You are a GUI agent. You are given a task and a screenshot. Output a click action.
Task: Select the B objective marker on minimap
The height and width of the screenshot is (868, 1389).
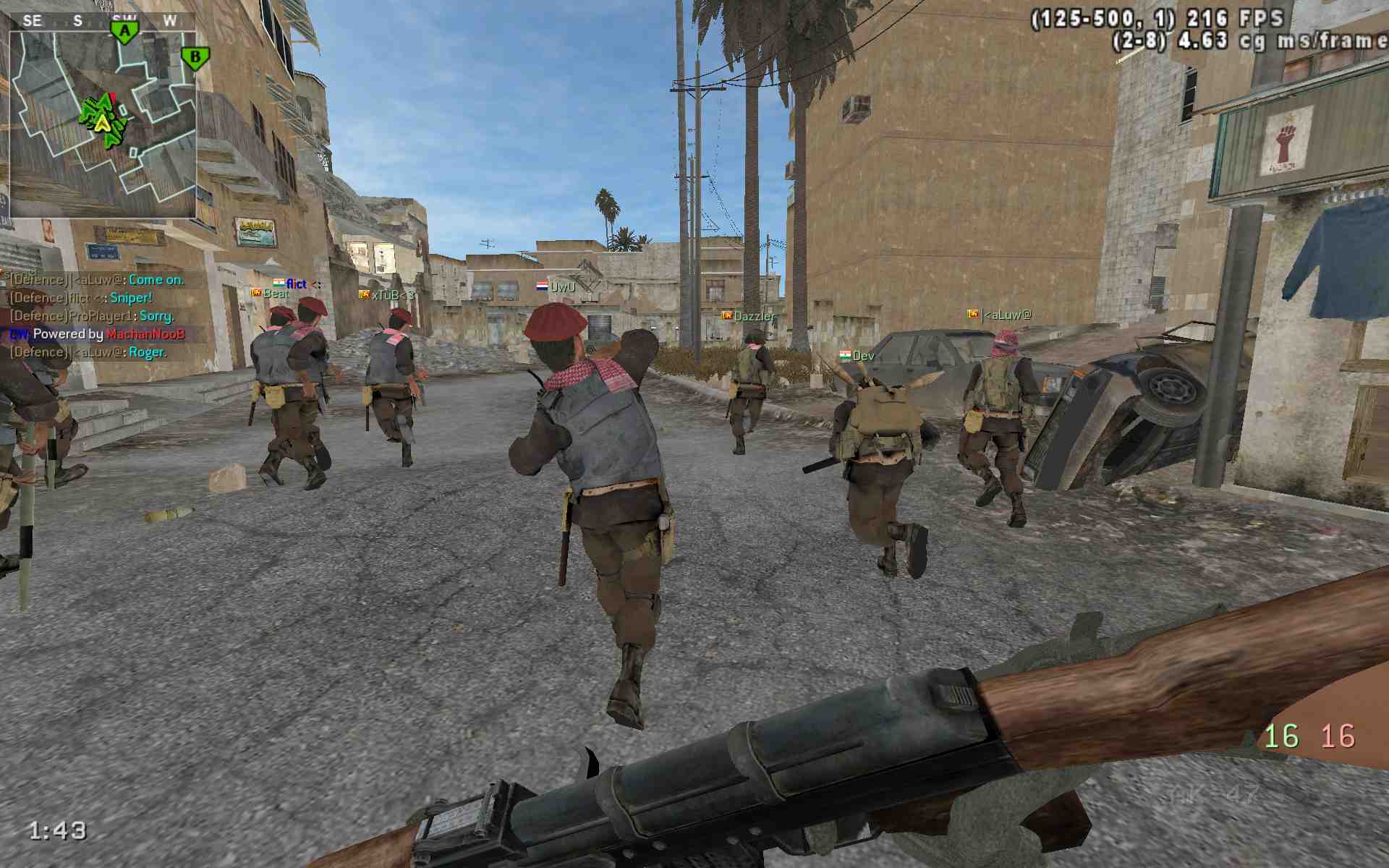(195, 57)
